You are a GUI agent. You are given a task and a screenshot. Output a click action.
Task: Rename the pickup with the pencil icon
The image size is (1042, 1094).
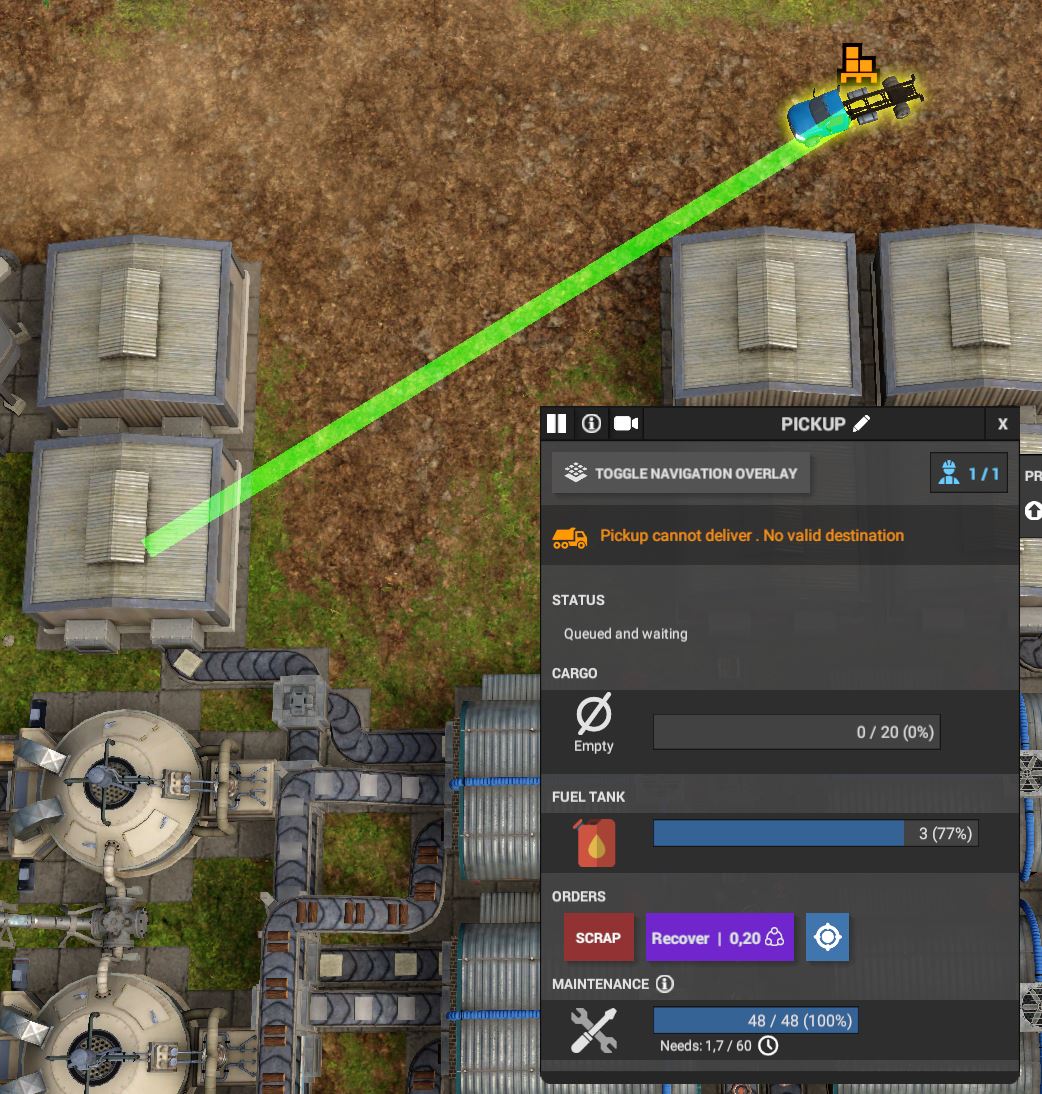click(861, 424)
